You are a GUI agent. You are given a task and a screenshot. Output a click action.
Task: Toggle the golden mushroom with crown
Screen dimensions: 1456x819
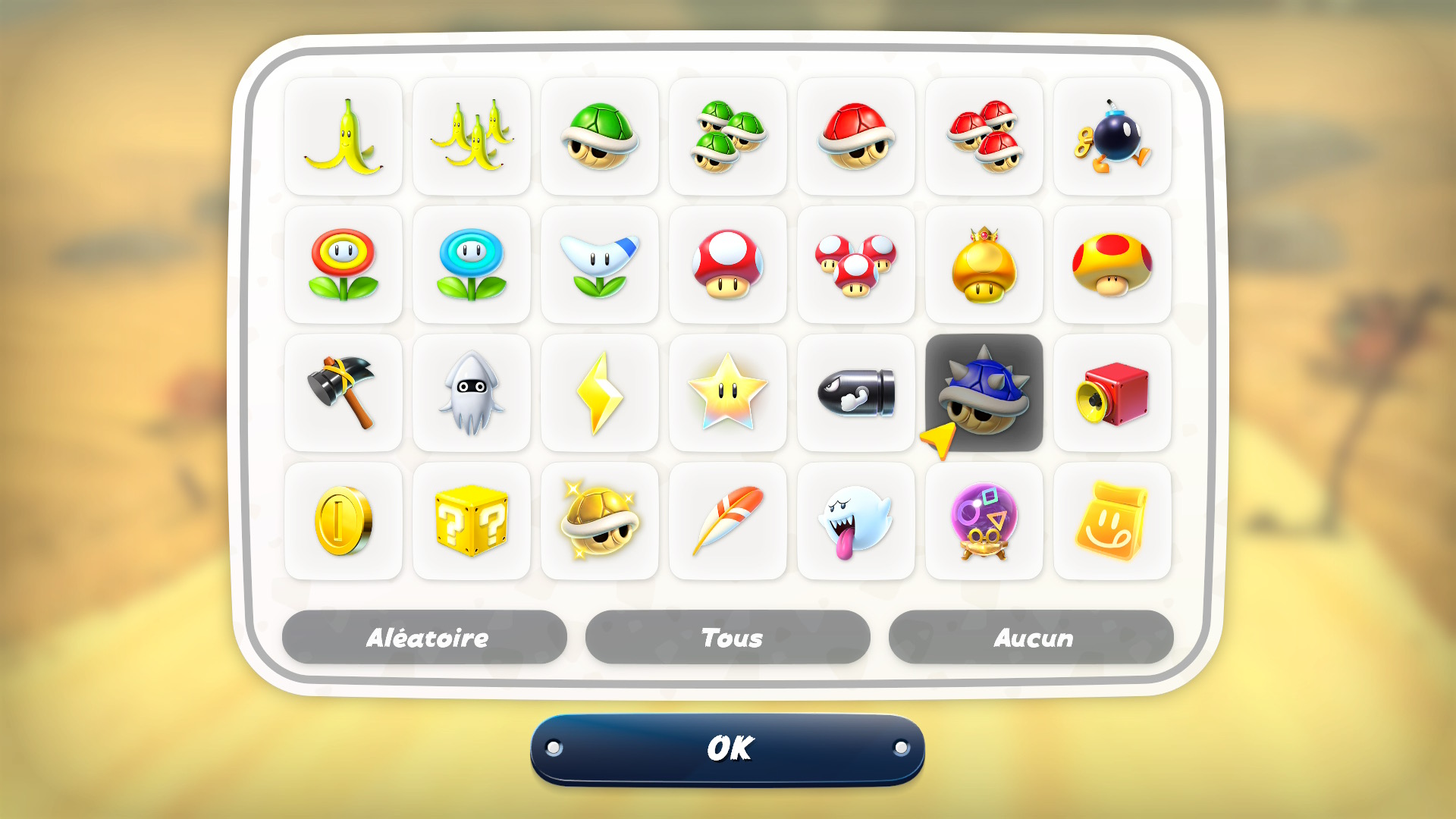point(984,265)
